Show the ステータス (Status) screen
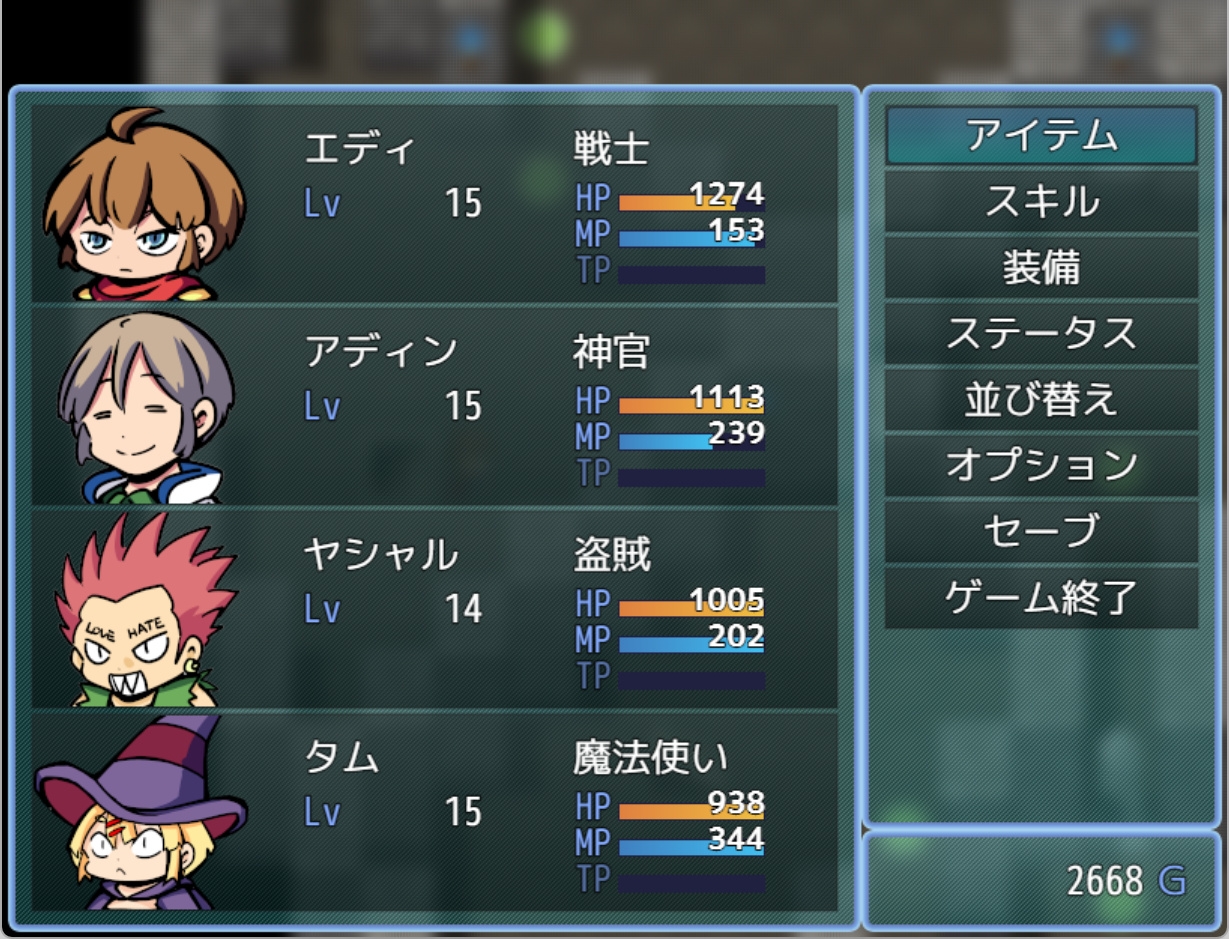 click(1041, 334)
